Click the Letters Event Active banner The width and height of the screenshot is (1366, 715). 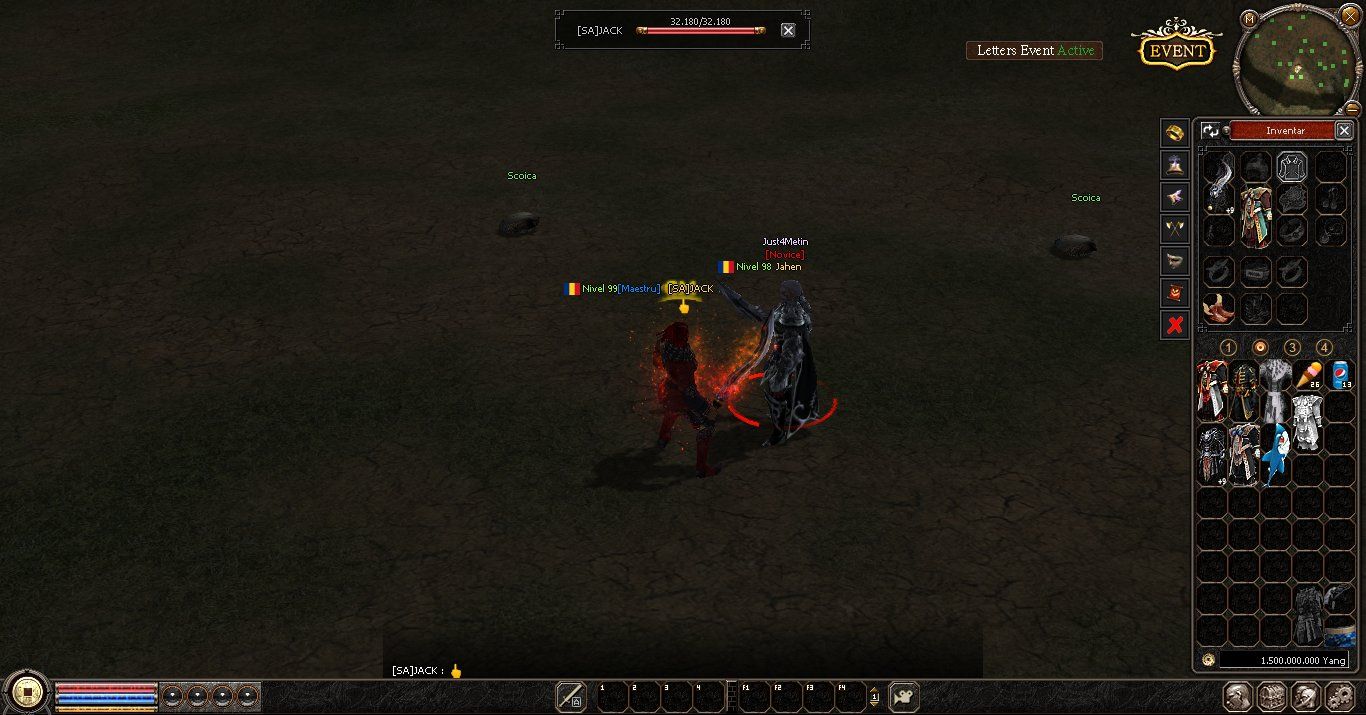click(1034, 50)
